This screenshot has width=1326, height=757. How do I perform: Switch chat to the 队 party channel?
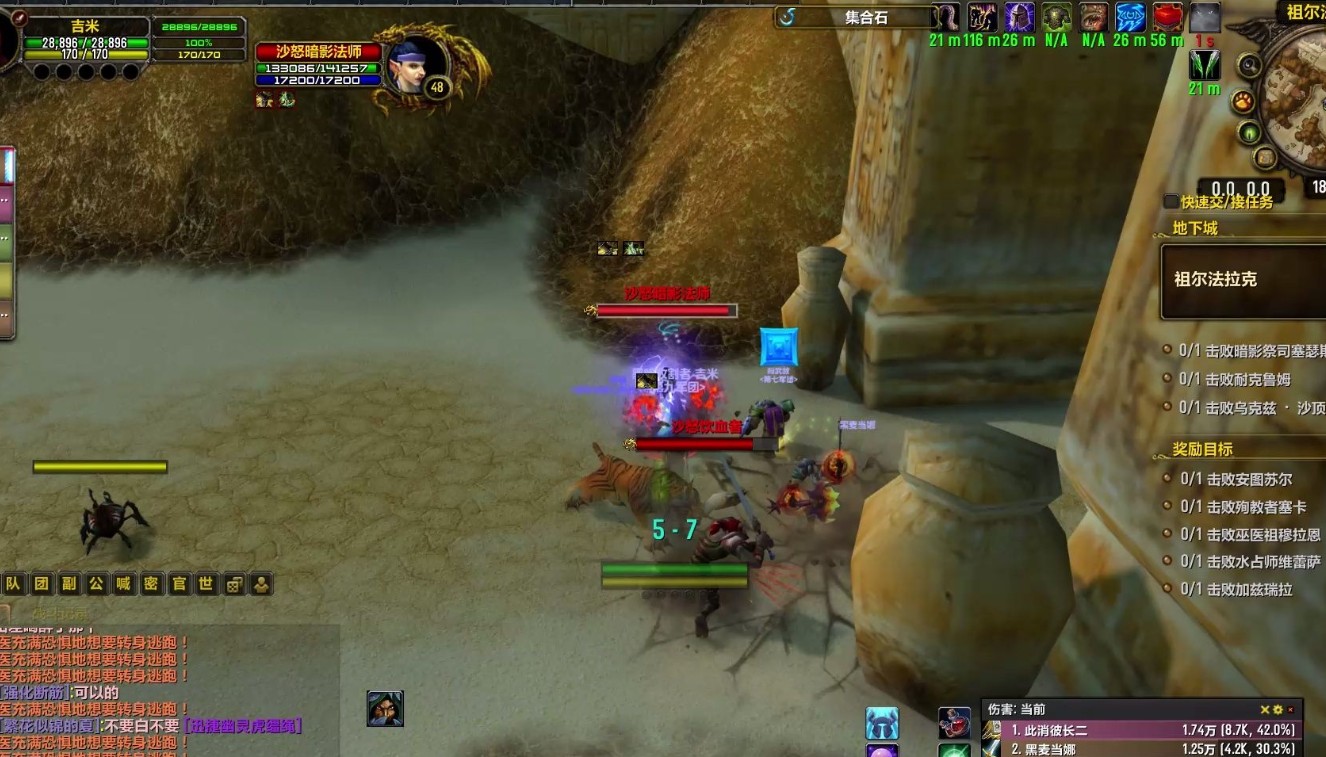pyautogui.click(x=13, y=584)
